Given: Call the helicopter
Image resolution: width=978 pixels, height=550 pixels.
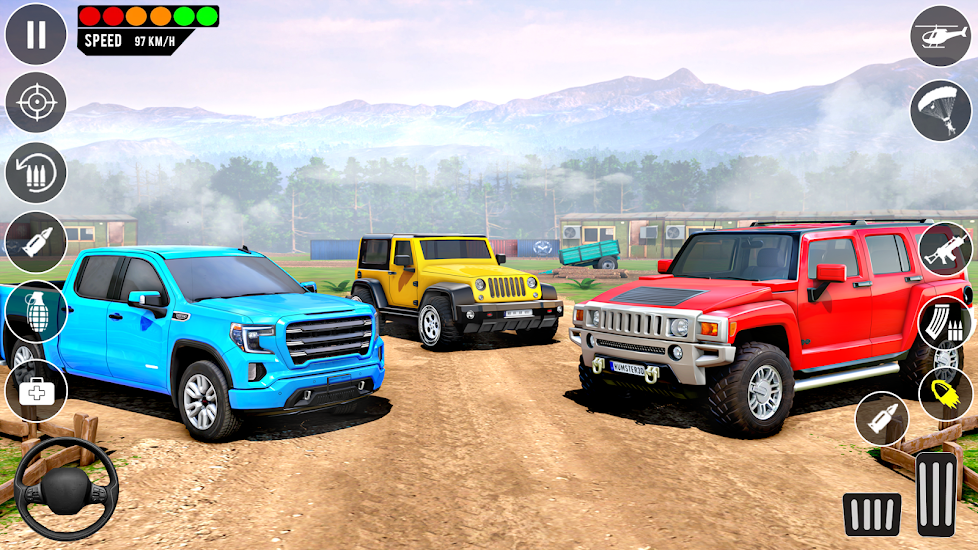Looking at the screenshot, I should click(x=941, y=36).
